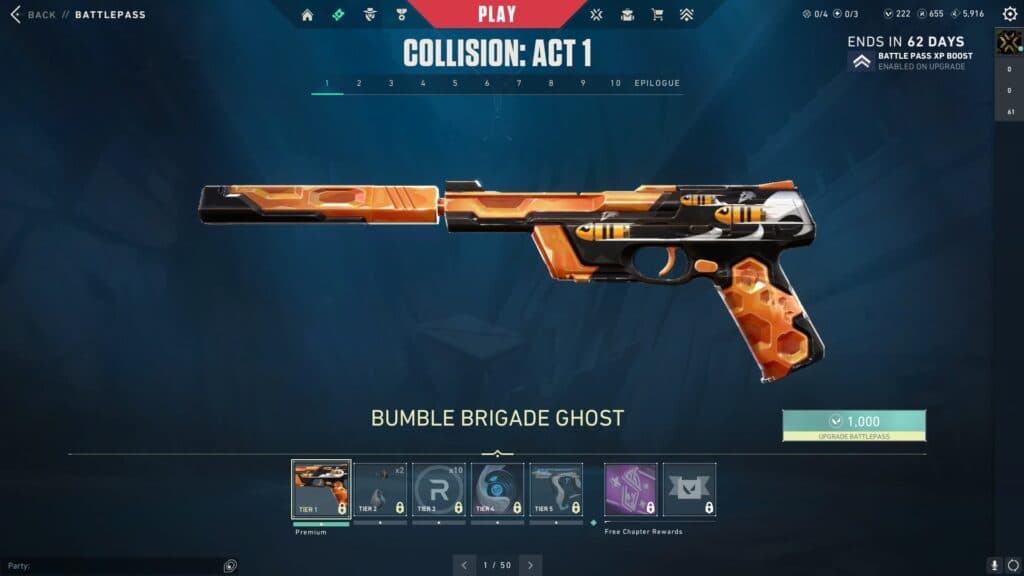1024x576 pixels.
Task: Go to next page with right arrow
Action: 530,565
